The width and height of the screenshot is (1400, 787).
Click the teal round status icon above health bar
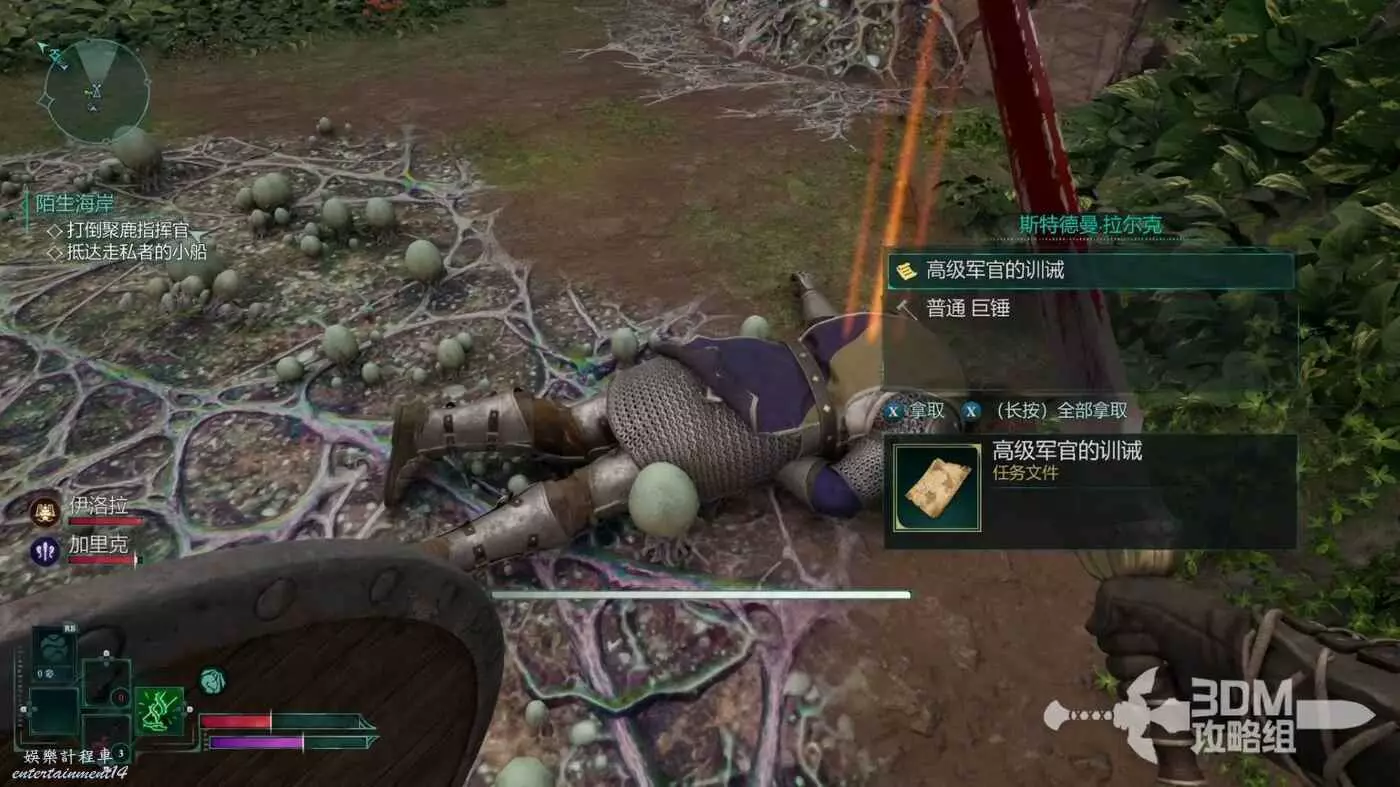point(212,681)
